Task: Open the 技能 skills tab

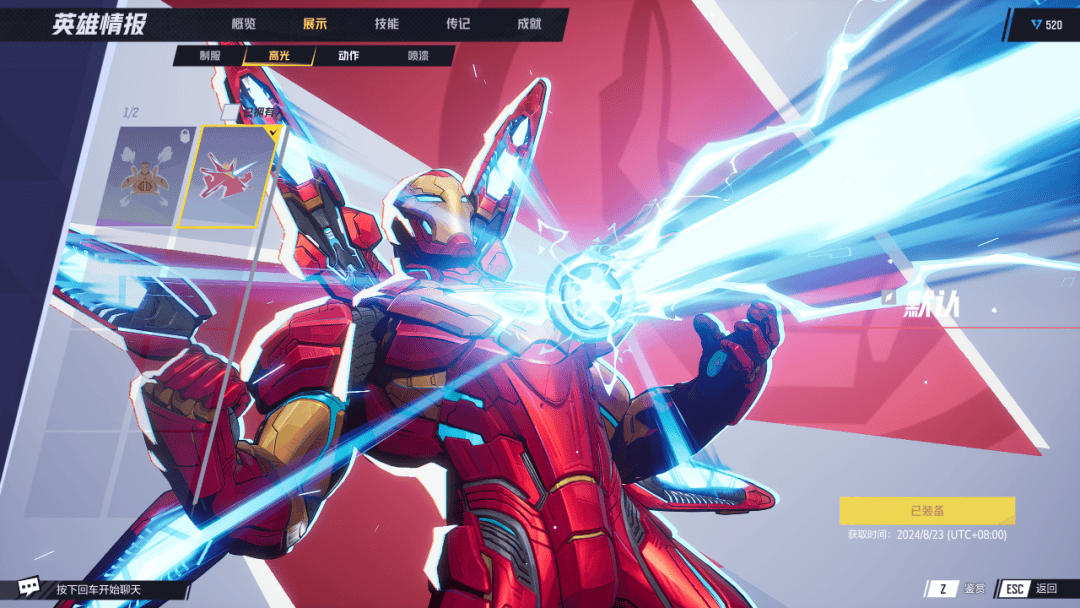Action: [x=386, y=24]
